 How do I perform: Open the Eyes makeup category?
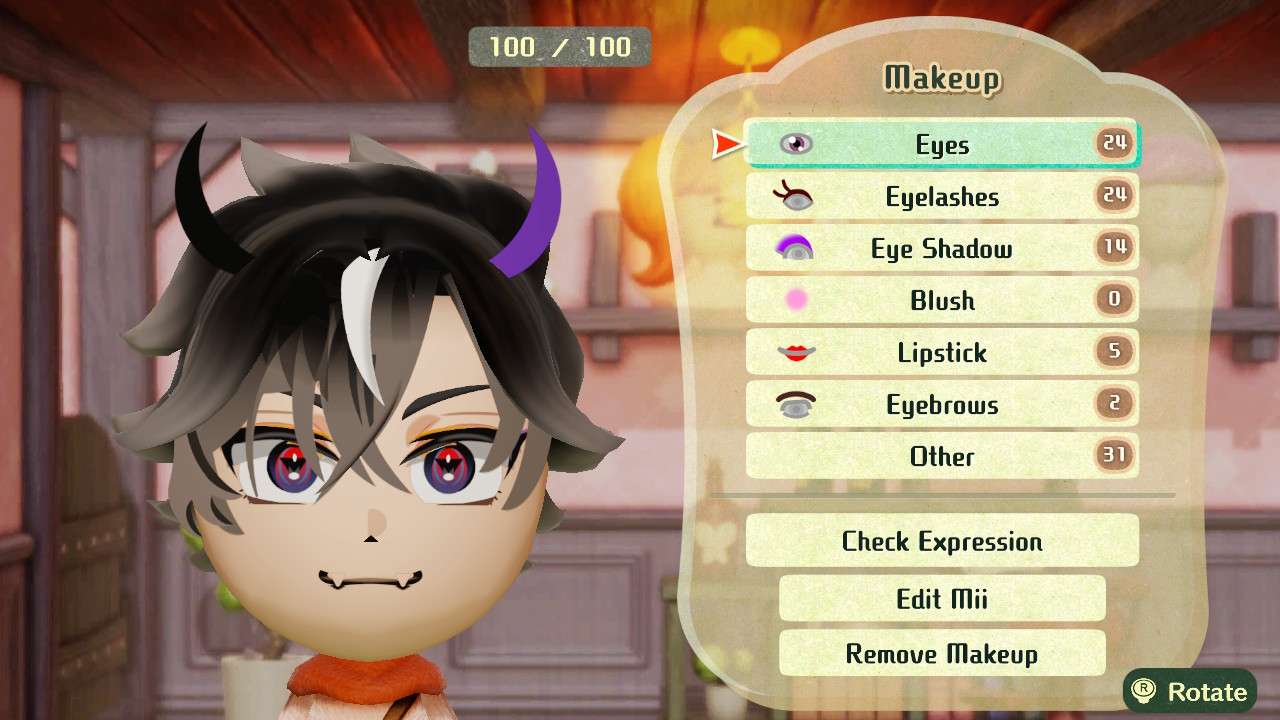pos(940,144)
